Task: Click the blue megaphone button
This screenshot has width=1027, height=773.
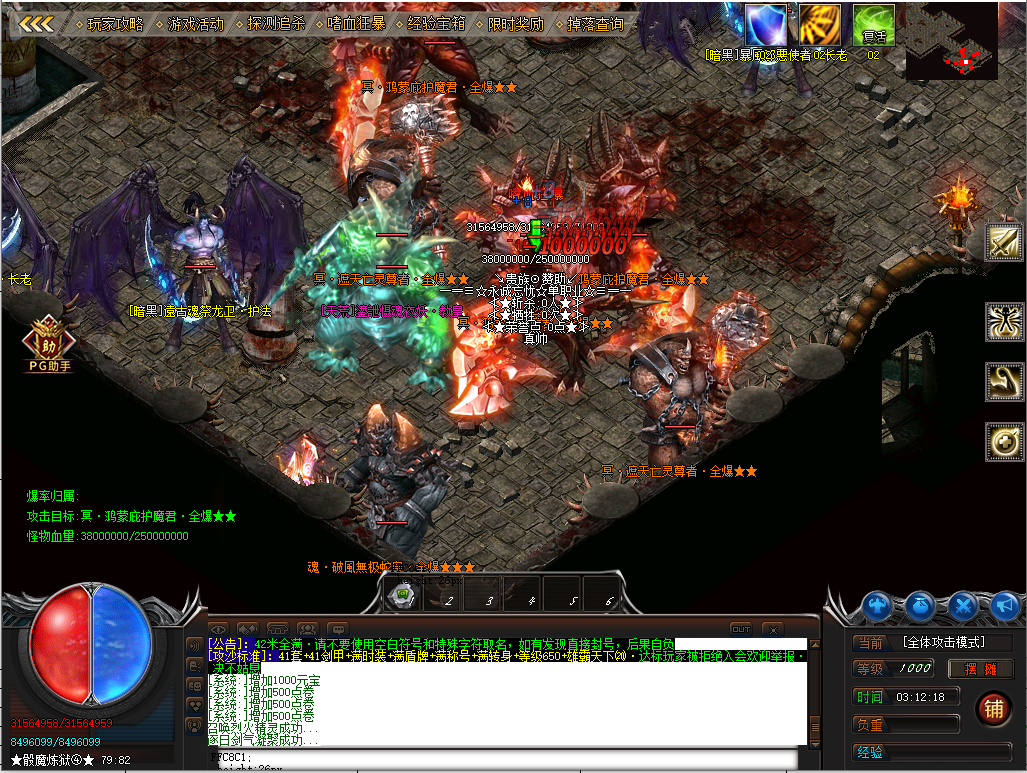Action: coord(1004,605)
